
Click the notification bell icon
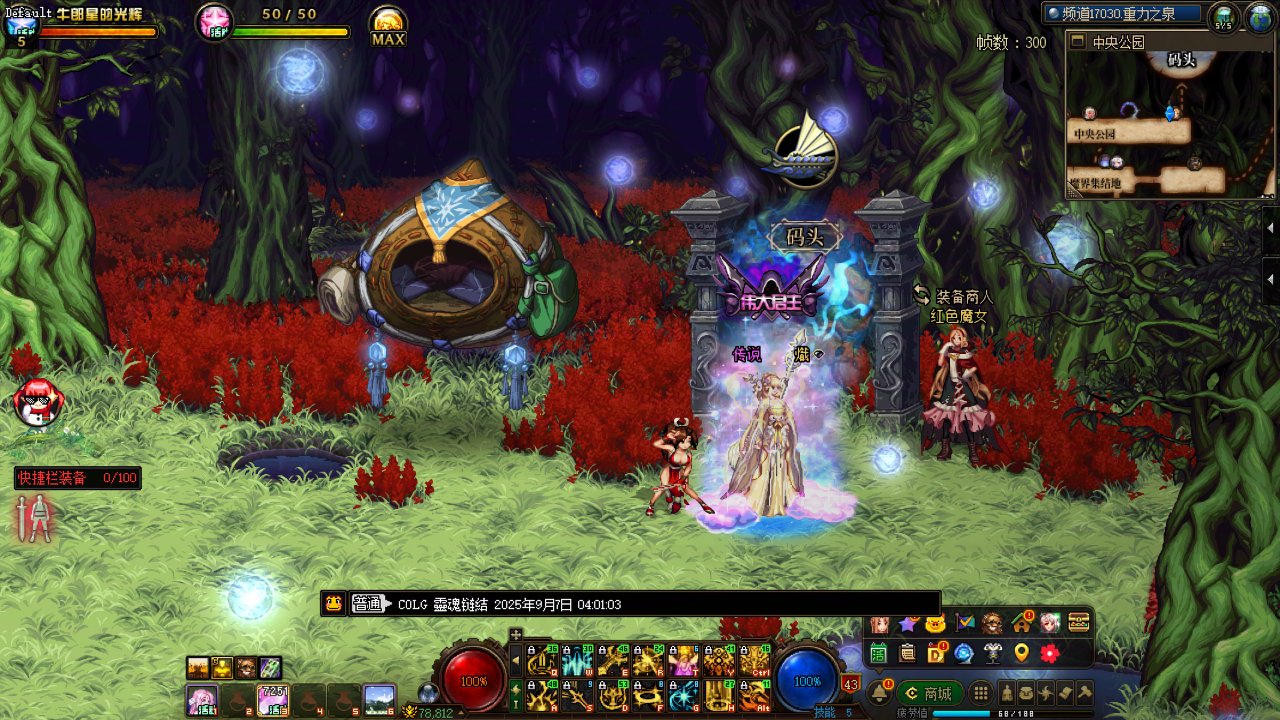click(880, 693)
